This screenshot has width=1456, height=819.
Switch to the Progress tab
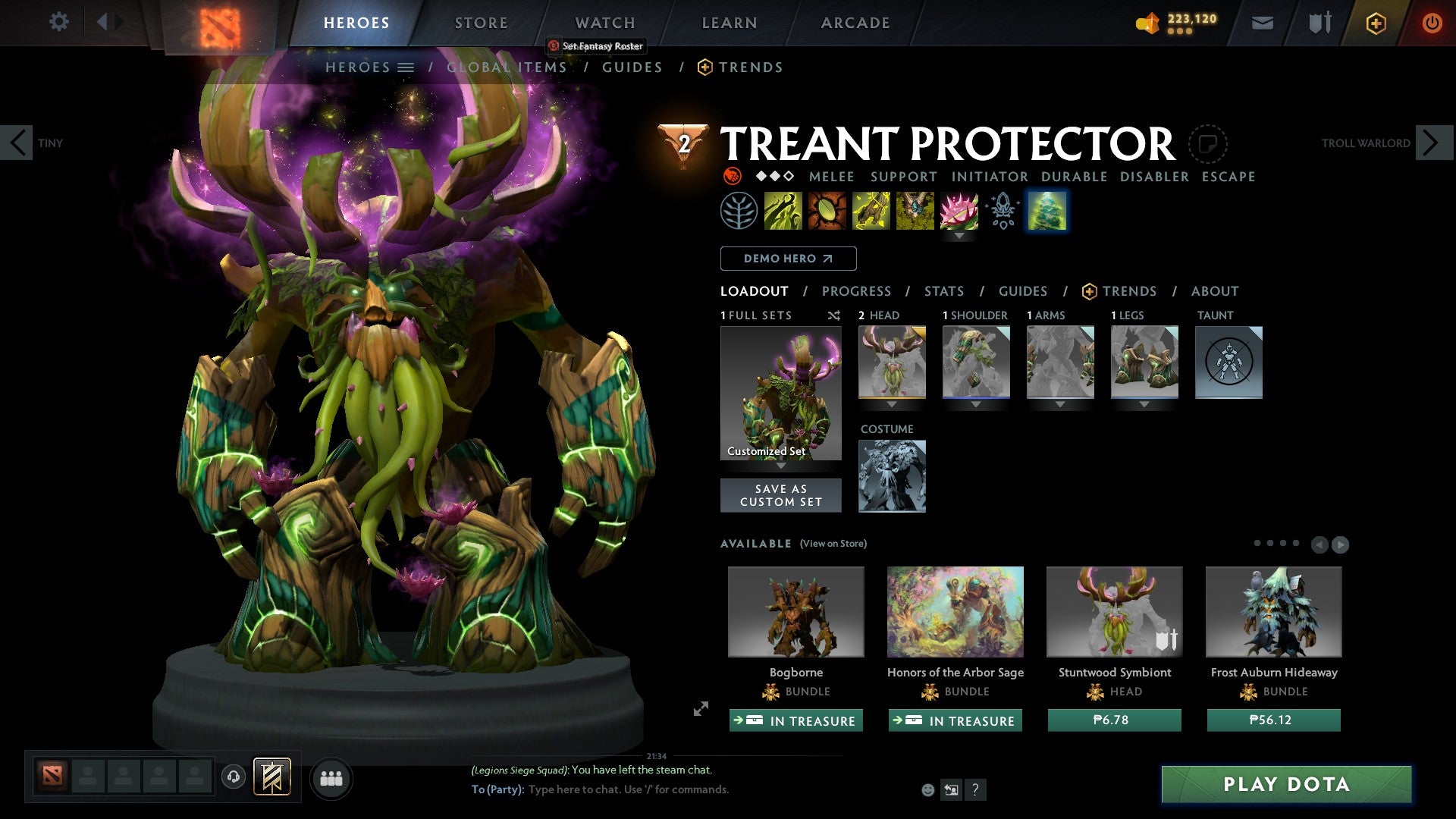(857, 290)
